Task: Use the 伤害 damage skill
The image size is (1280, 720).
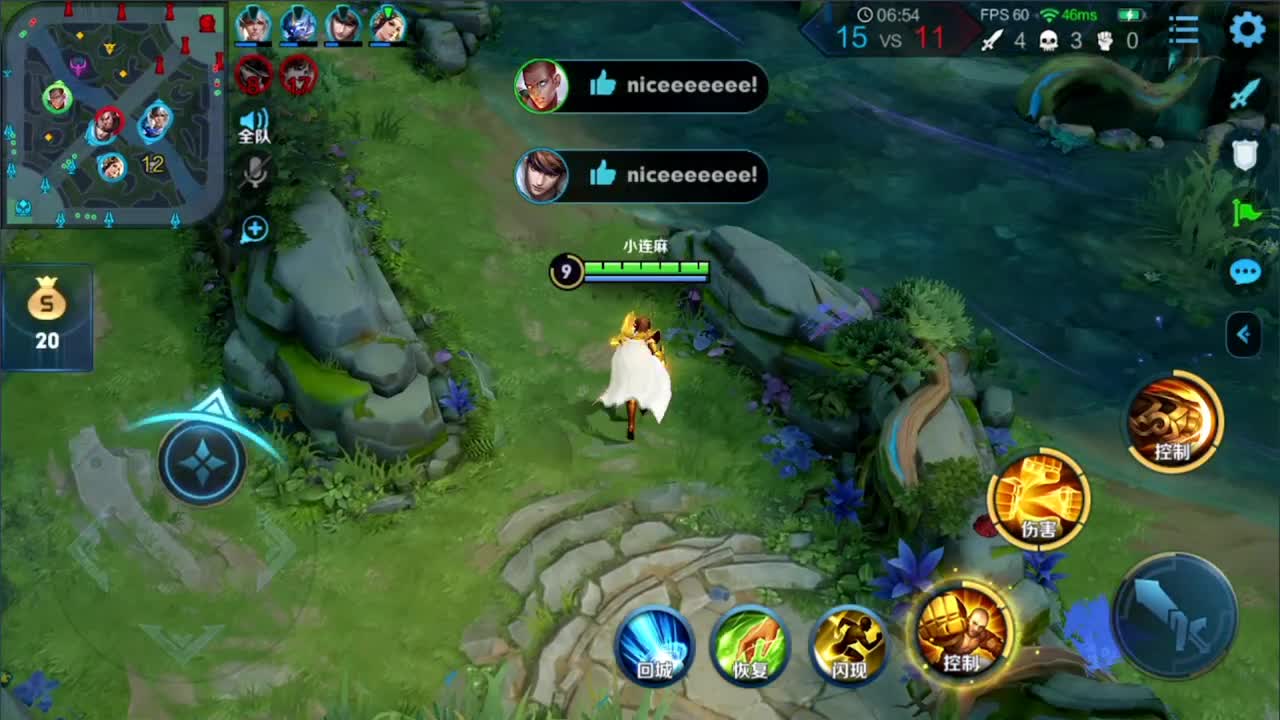Action: pos(1038,498)
